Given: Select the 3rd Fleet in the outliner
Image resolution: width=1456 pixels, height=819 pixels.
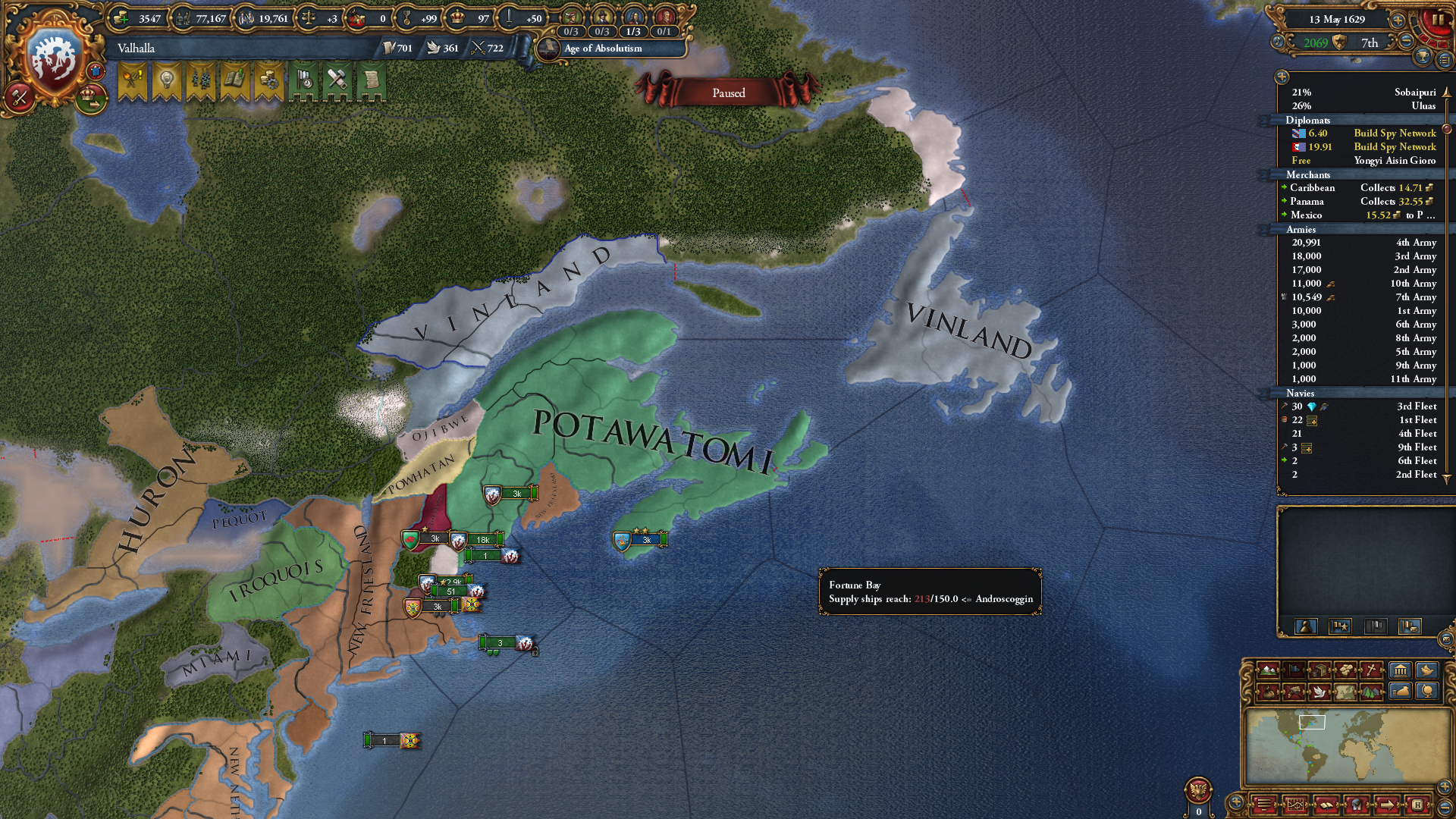Looking at the screenshot, I should 1363,406.
